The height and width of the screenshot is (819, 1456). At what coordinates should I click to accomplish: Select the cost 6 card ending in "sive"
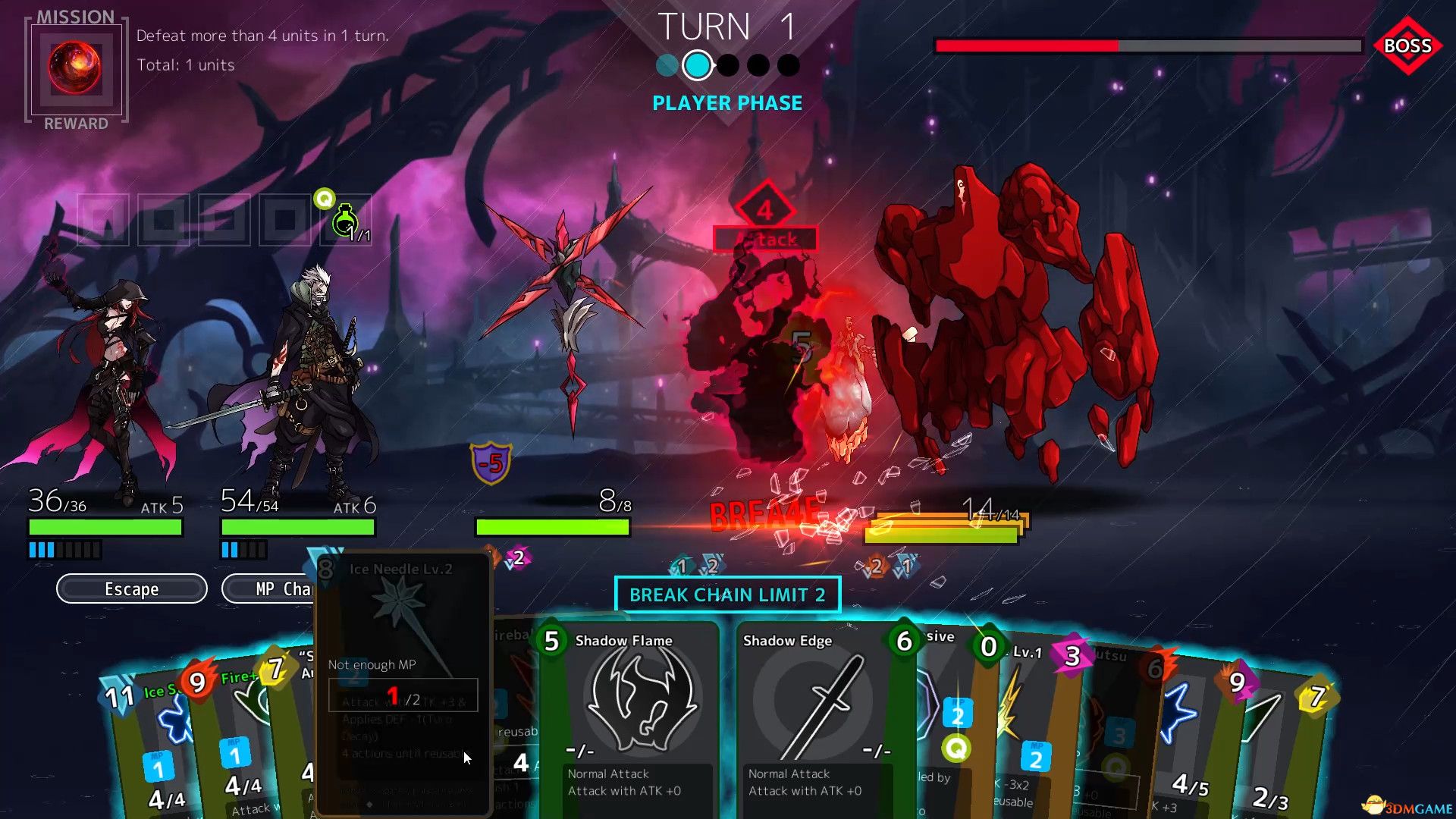pos(937,713)
